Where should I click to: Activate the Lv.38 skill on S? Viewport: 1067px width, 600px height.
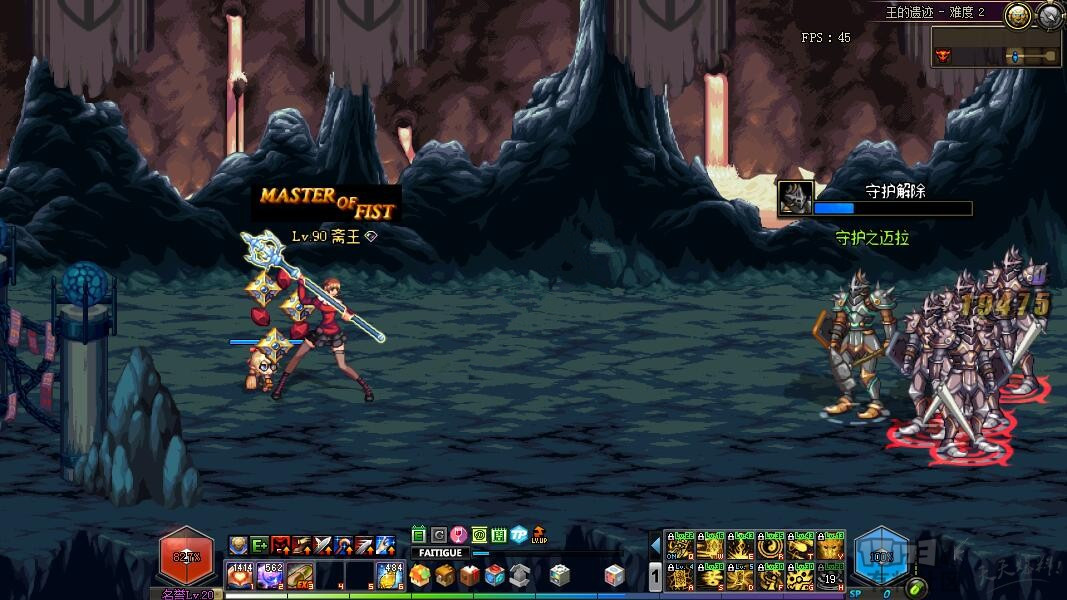point(709,577)
